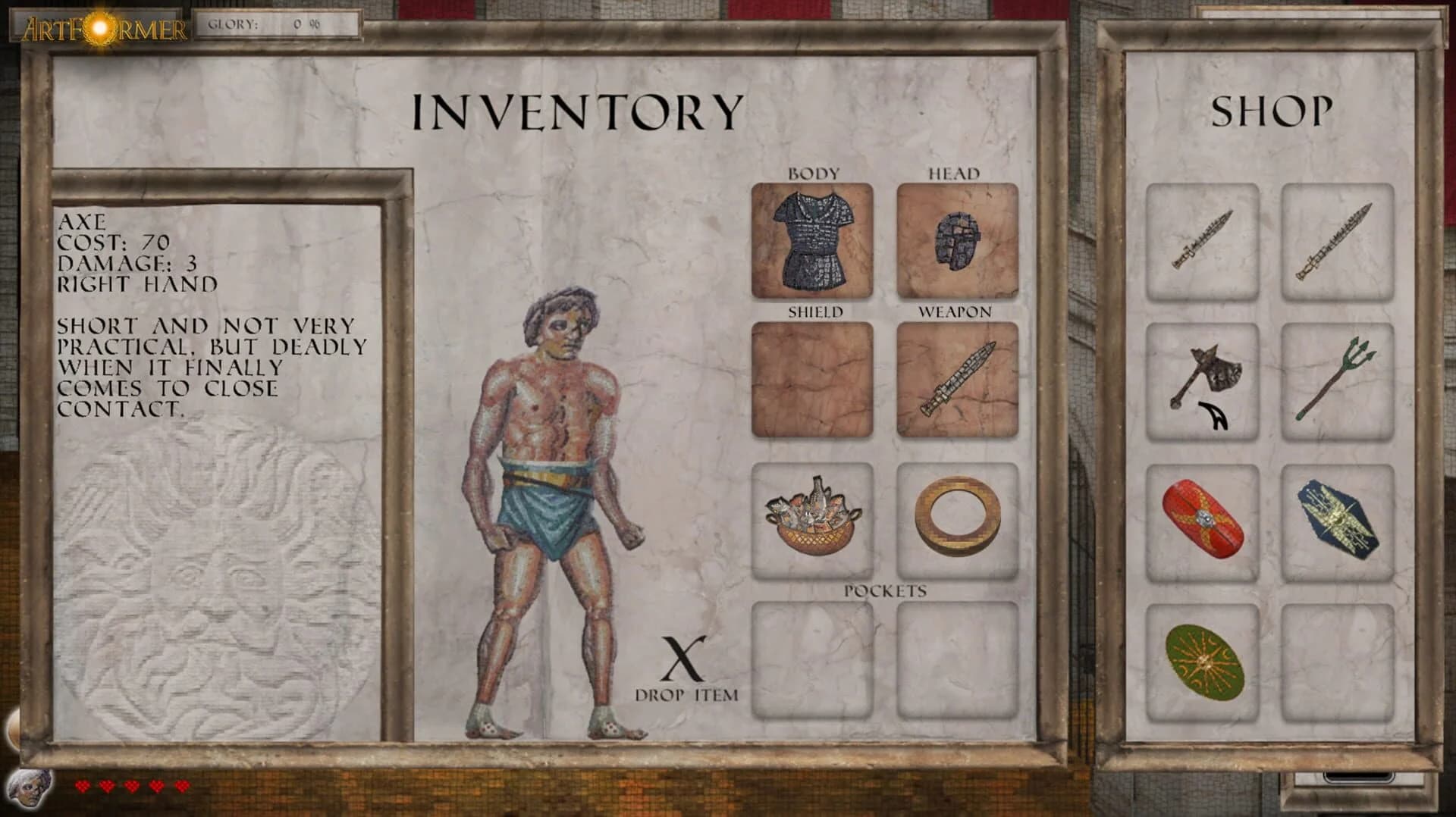Click the sword in the Weapon slot
Image resolution: width=1456 pixels, height=817 pixels.
click(x=957, y=379)
